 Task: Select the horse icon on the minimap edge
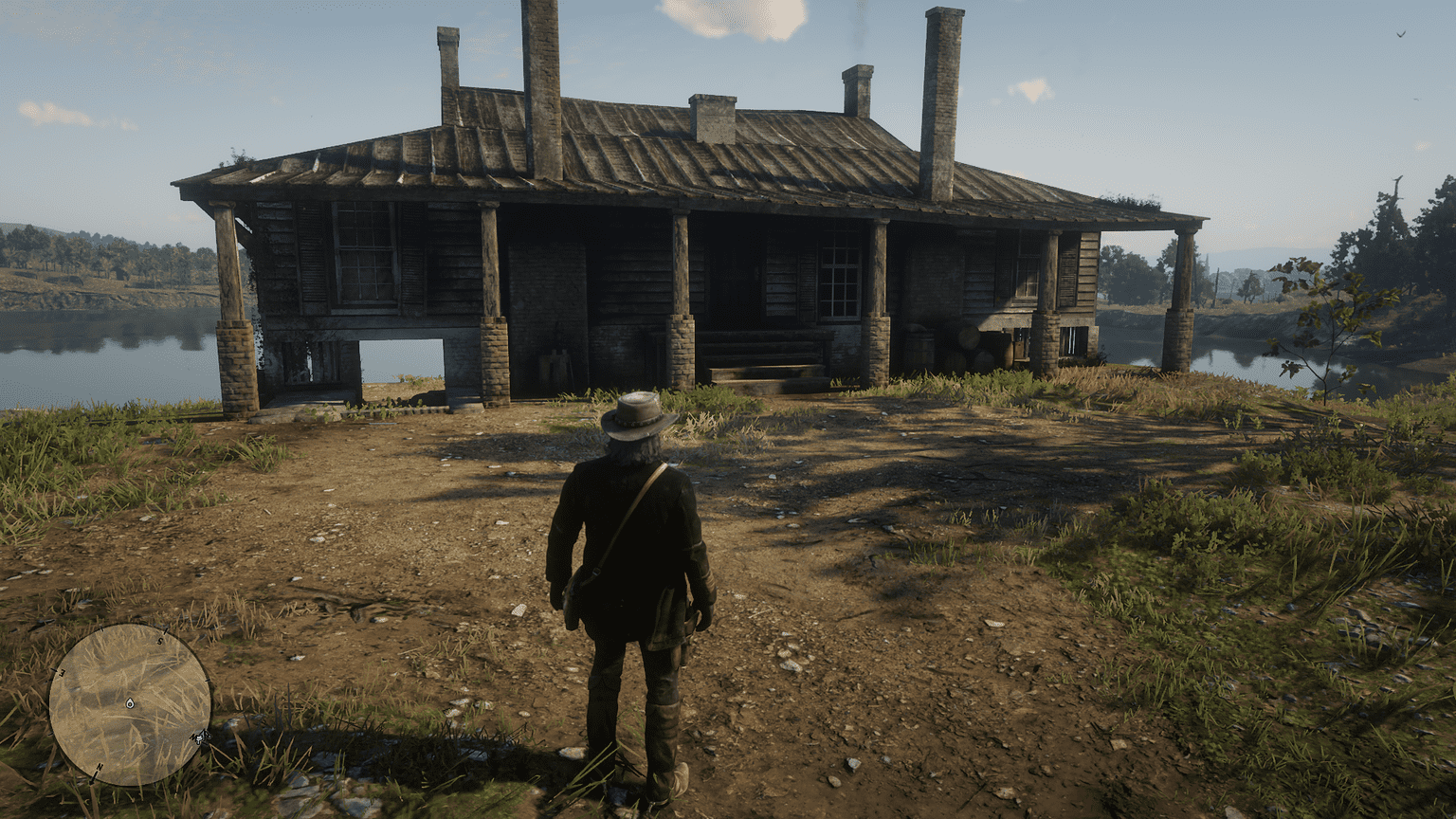[201, 737]
